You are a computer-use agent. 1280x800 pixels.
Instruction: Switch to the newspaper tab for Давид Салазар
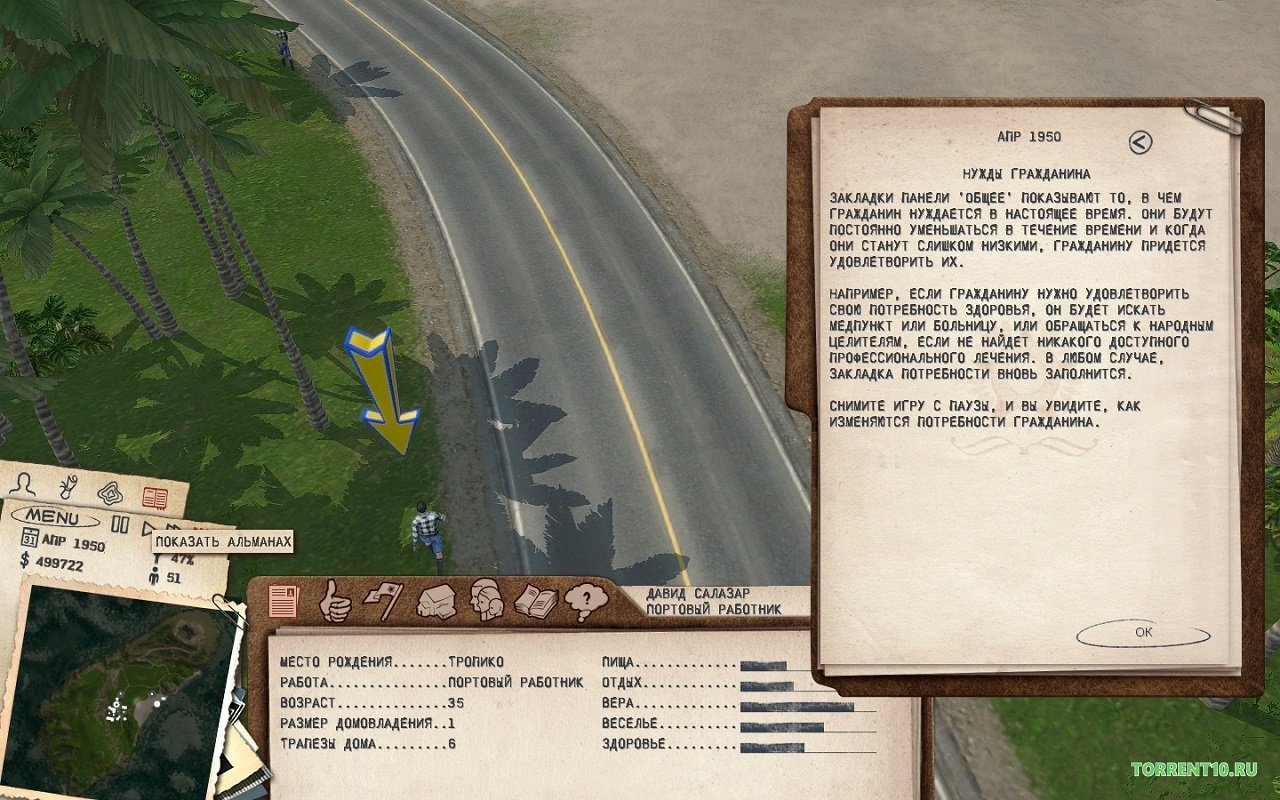(x=284, y=601)
